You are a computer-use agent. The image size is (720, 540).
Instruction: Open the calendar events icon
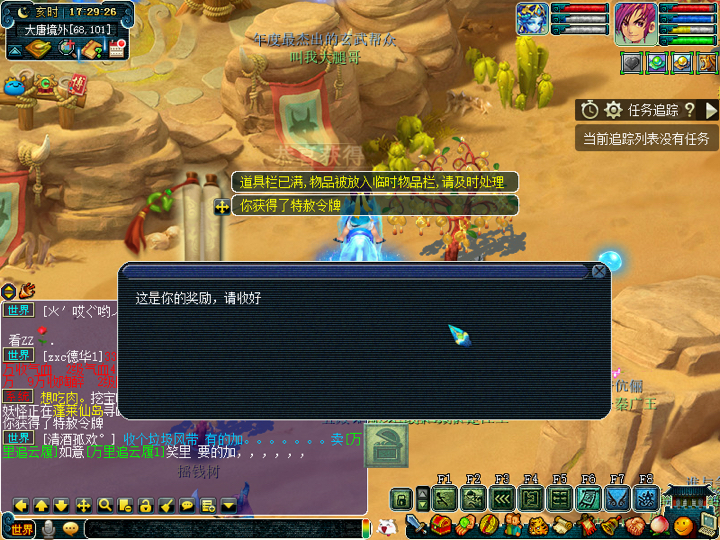116,49
